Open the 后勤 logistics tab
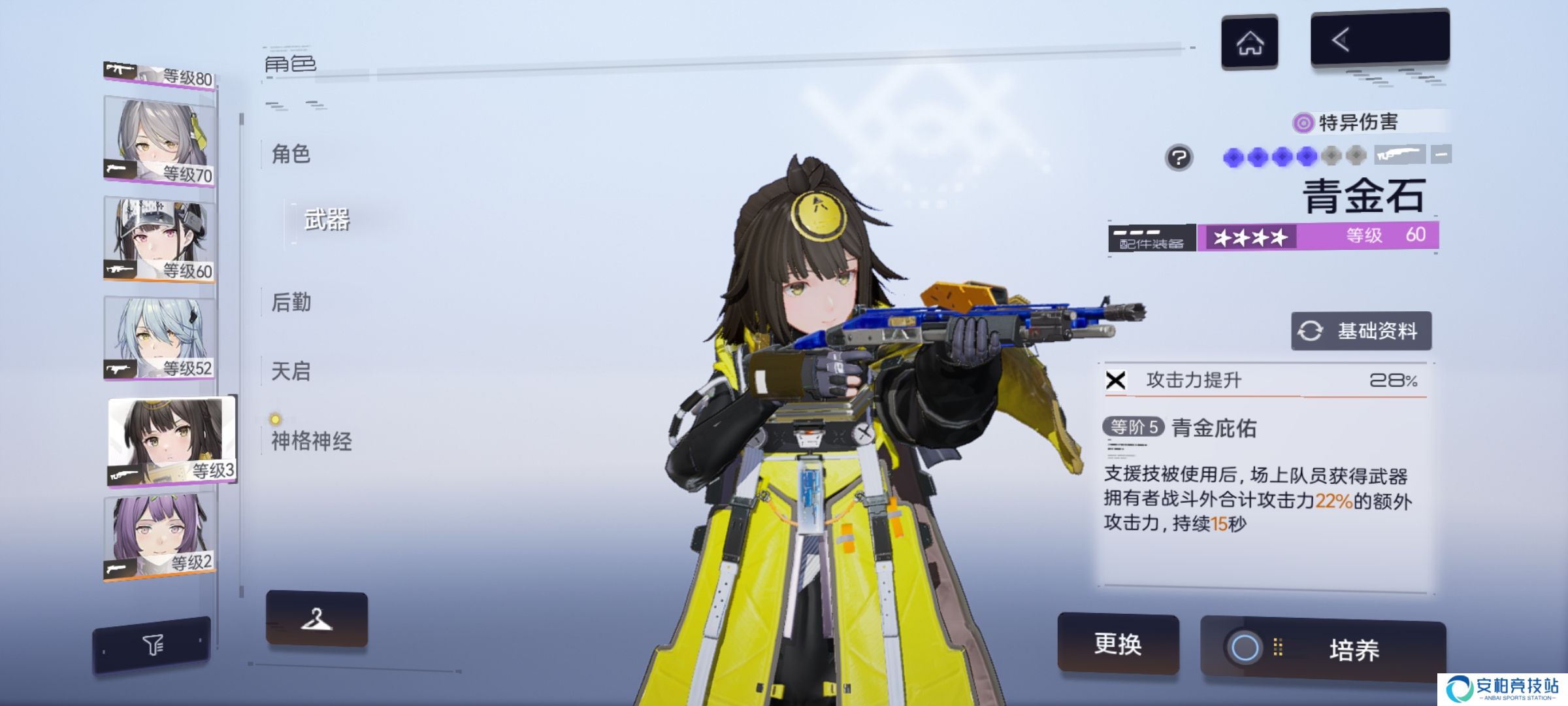This screenshot has height=706, width=1568. click(x=291, y=303)
